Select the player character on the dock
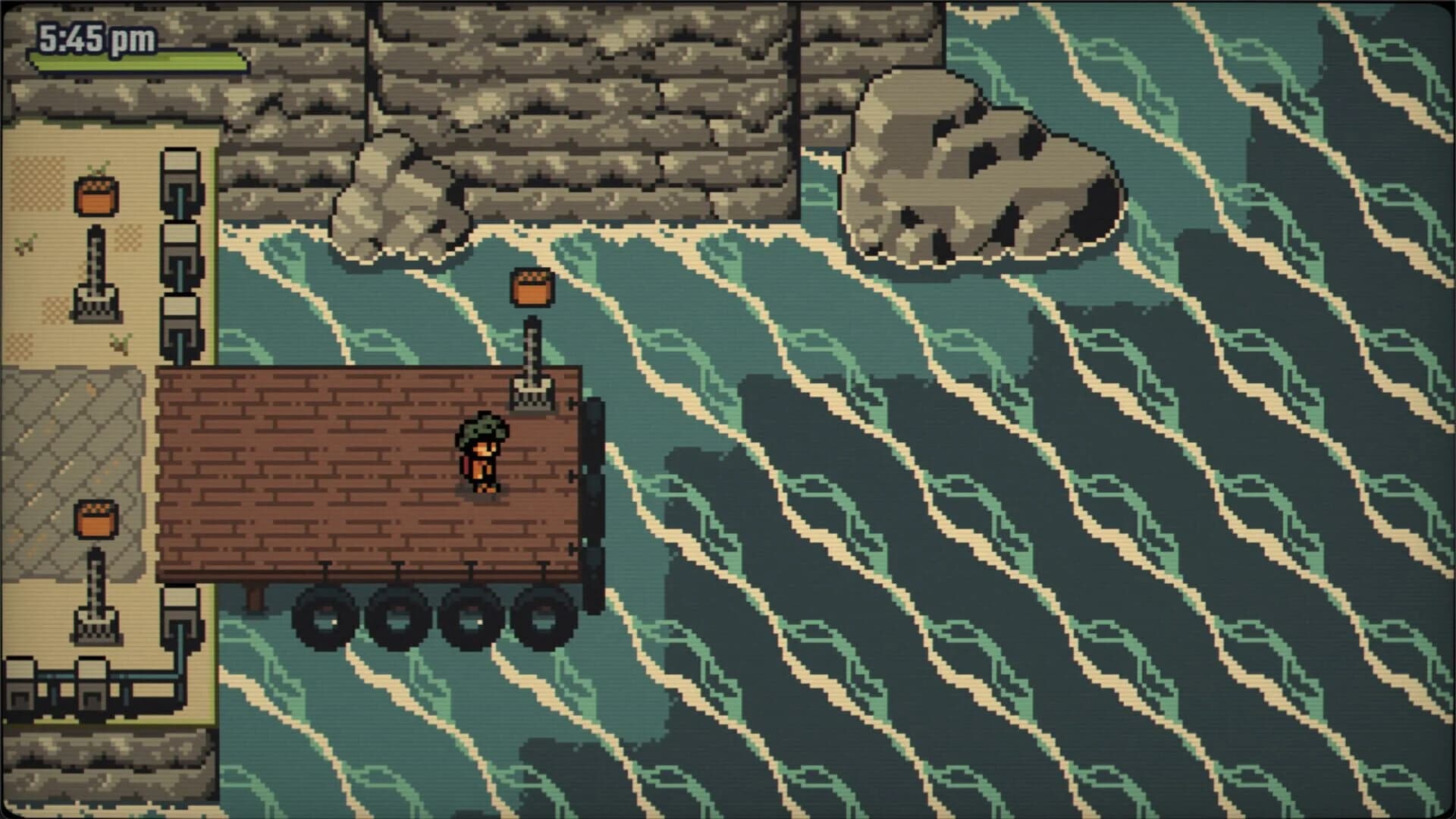This screenshot has width=1456, height=819. [x=483, y=455]
